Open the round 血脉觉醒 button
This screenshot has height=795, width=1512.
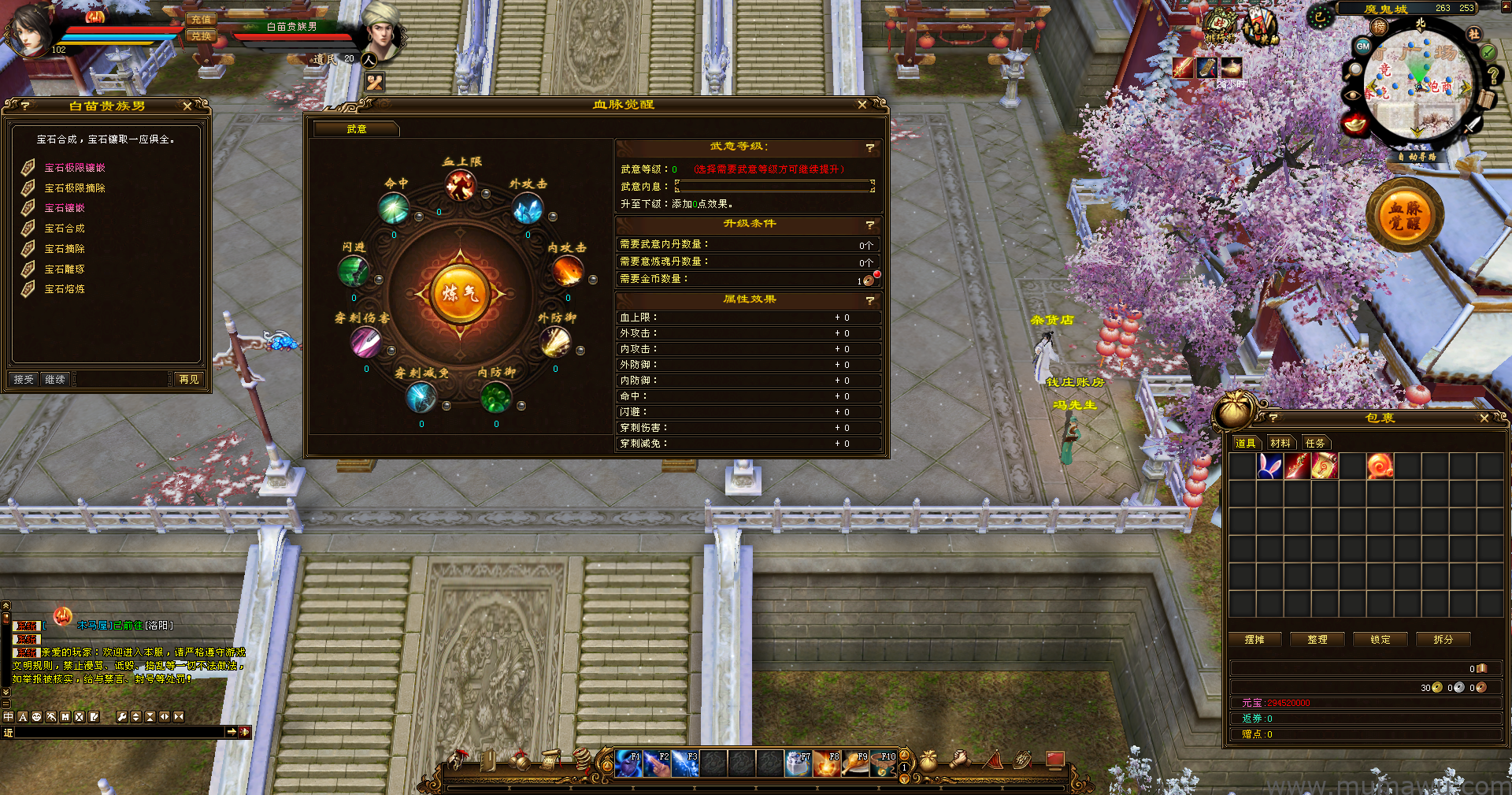coord(1405,217)
